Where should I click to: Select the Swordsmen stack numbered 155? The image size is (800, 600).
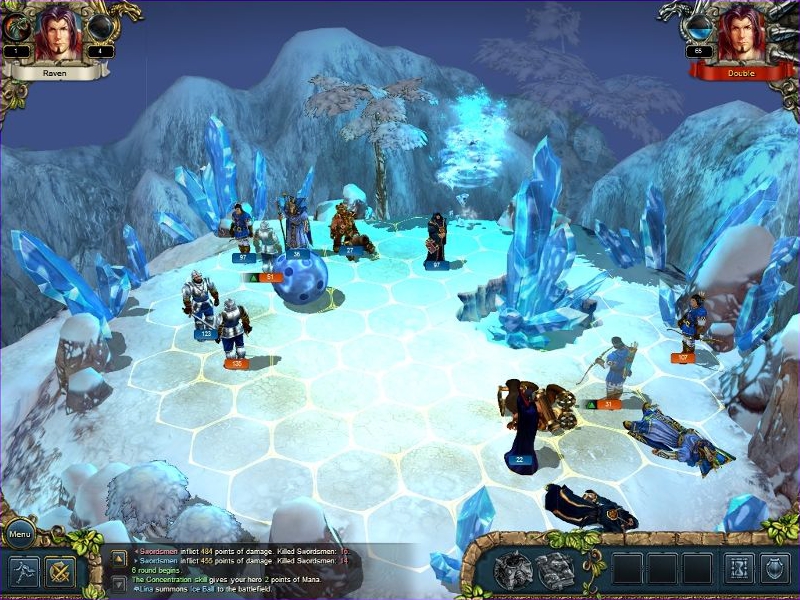(x=233, y=331)
